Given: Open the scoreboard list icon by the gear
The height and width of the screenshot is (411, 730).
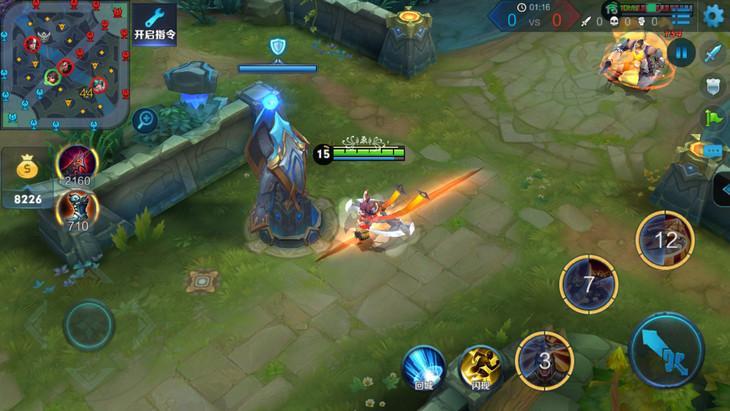Looking at the screenshot, I should (683, 17).
